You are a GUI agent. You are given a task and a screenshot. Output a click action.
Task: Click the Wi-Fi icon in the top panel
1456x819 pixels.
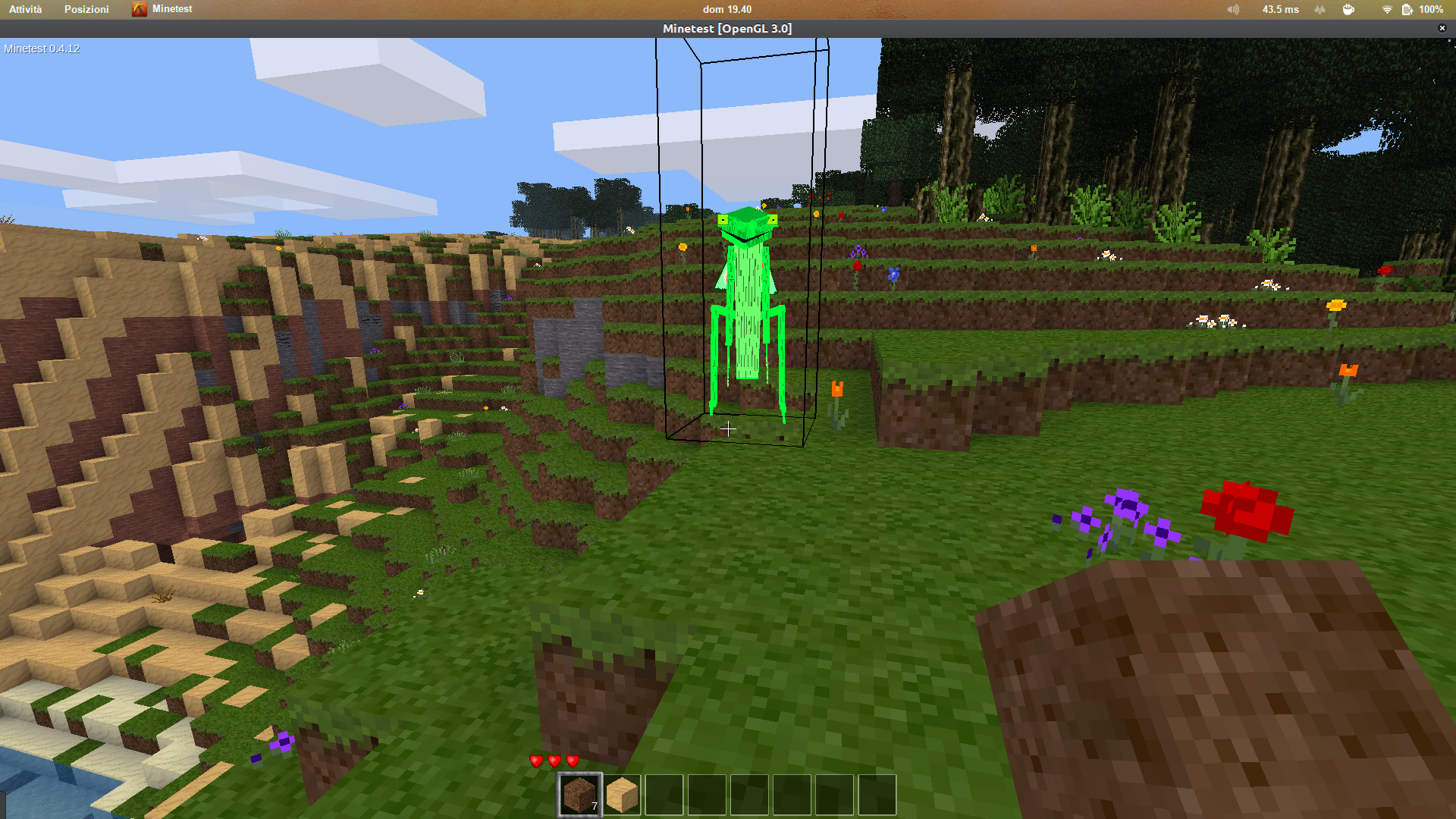[1387, 9]
